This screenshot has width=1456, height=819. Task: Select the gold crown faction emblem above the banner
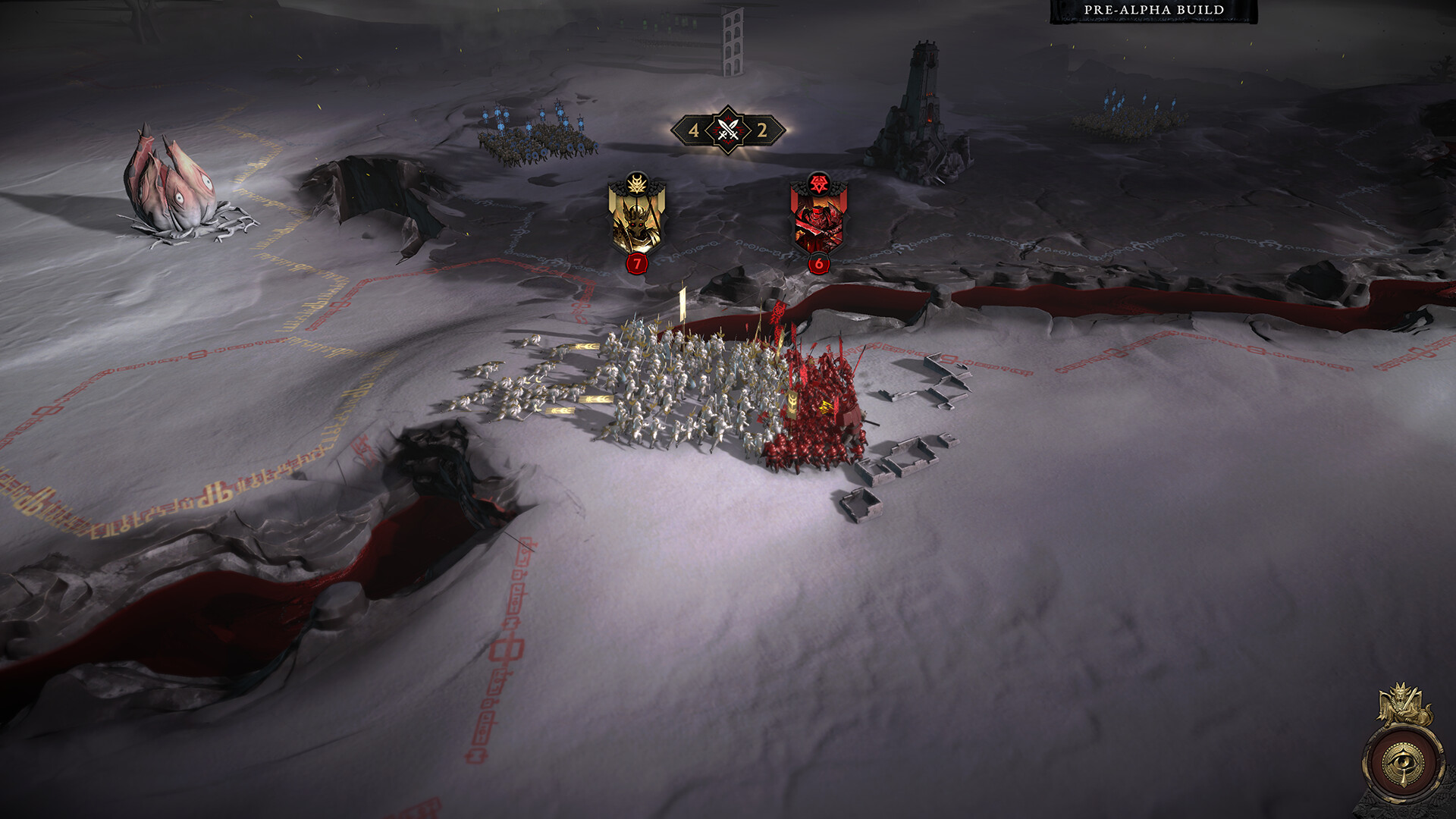click(x=637, y=182)
